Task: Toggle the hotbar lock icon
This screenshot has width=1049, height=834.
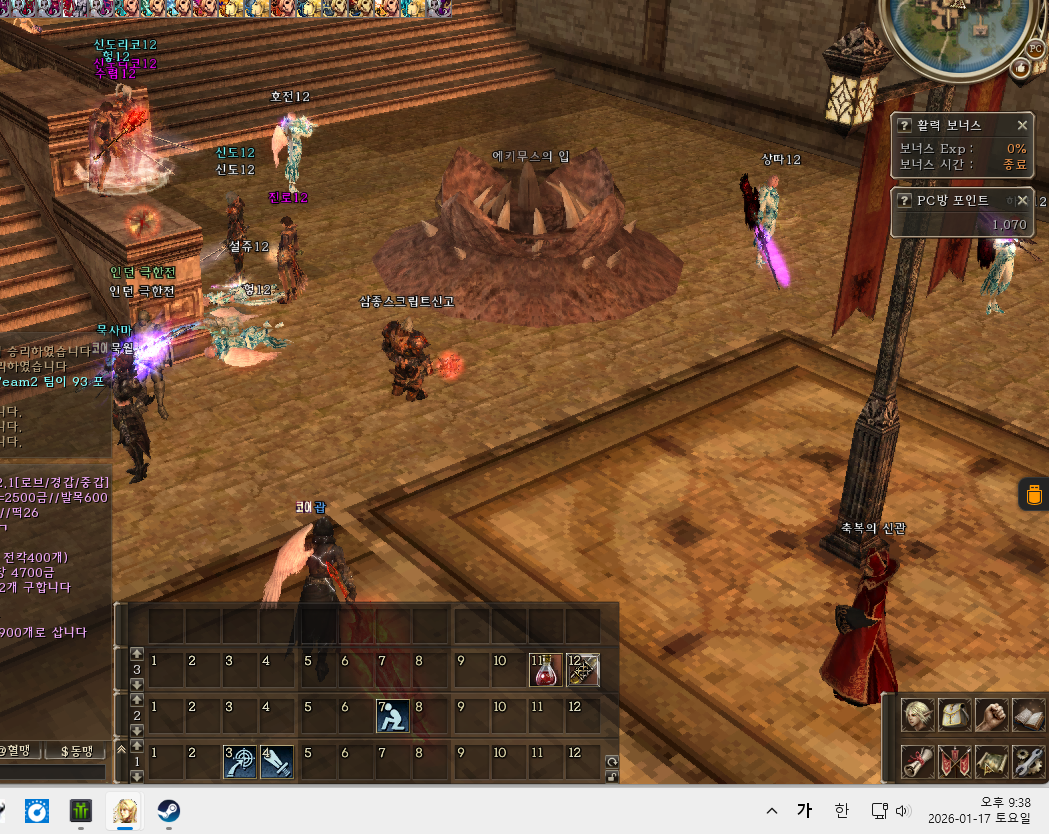Action: (612, 776)
